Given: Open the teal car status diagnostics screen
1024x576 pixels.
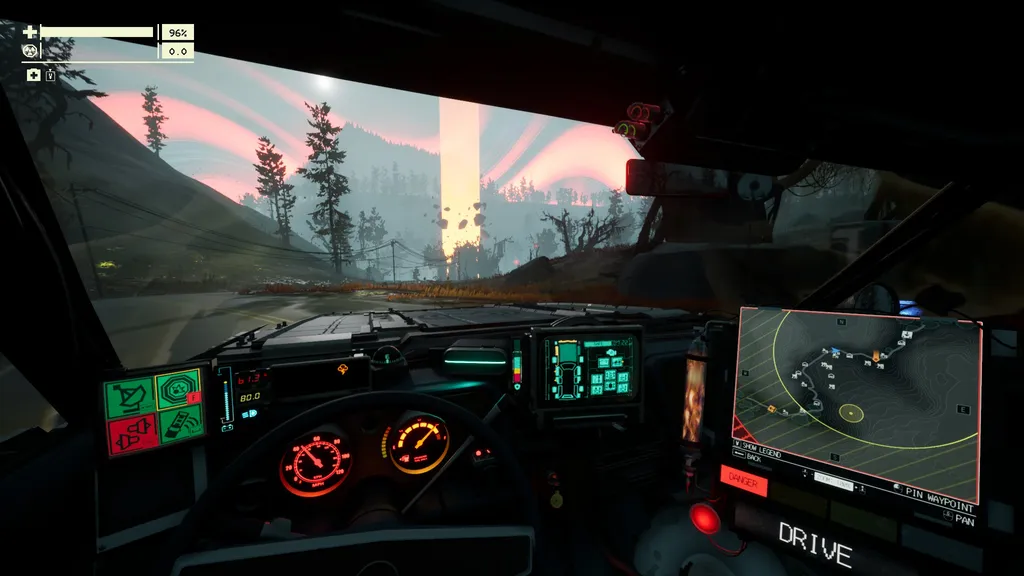Looking at the screenshot, I should tap(589, 366).
